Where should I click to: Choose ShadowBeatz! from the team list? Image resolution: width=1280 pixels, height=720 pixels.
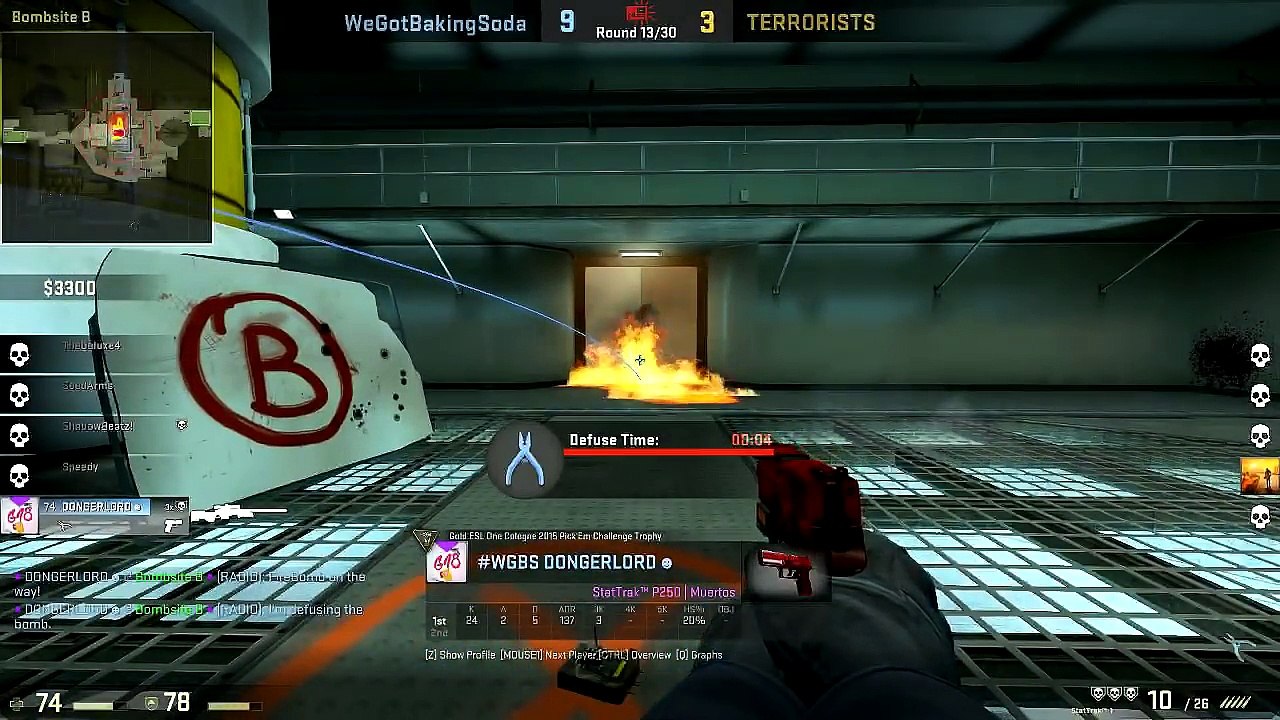[x=97, y=426]
